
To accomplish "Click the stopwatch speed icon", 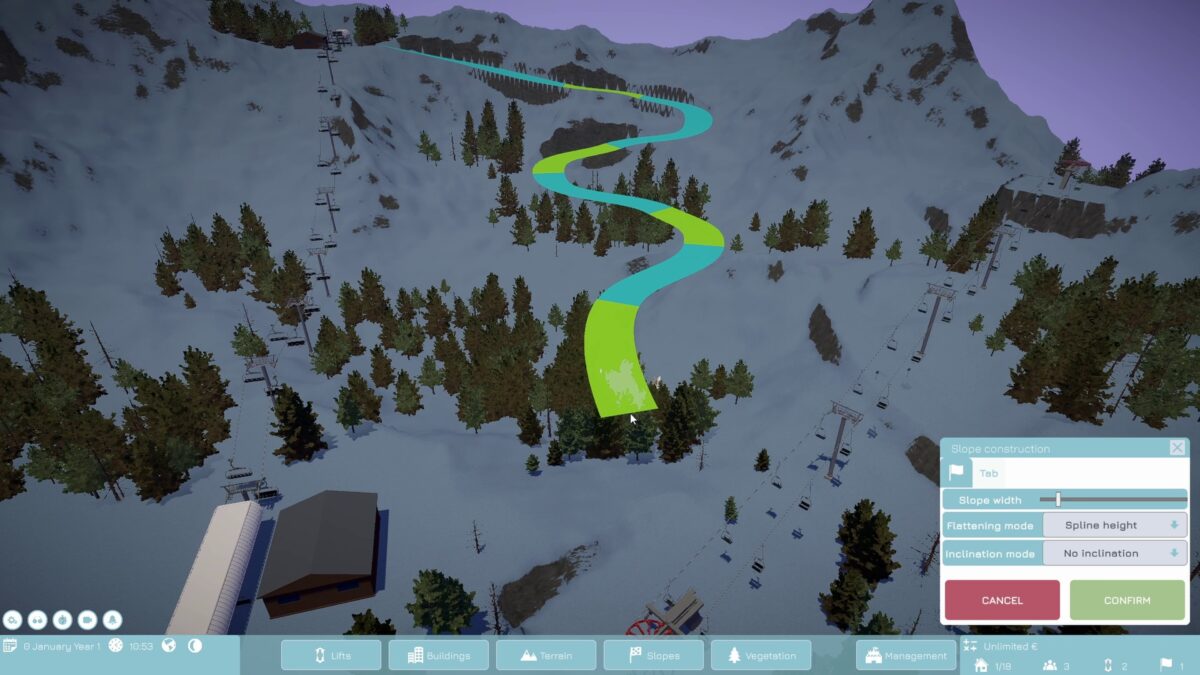I will point(63,620).
